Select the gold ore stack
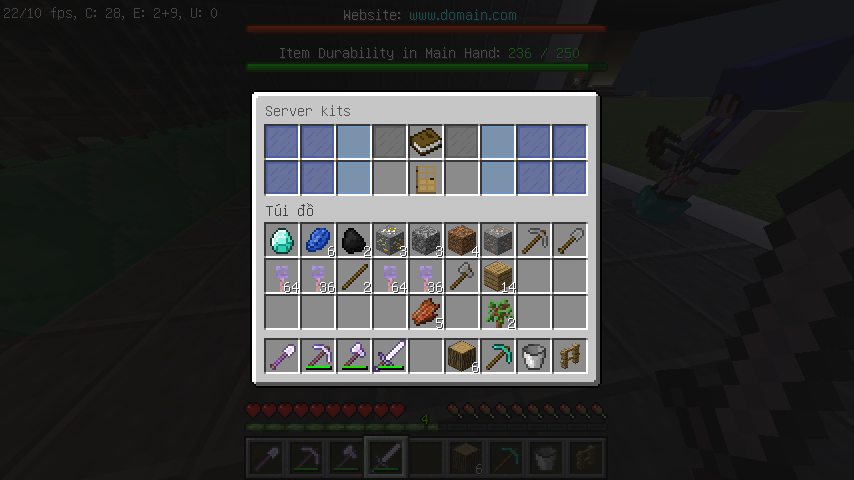 pyautogui.click(x=390, y=240)
